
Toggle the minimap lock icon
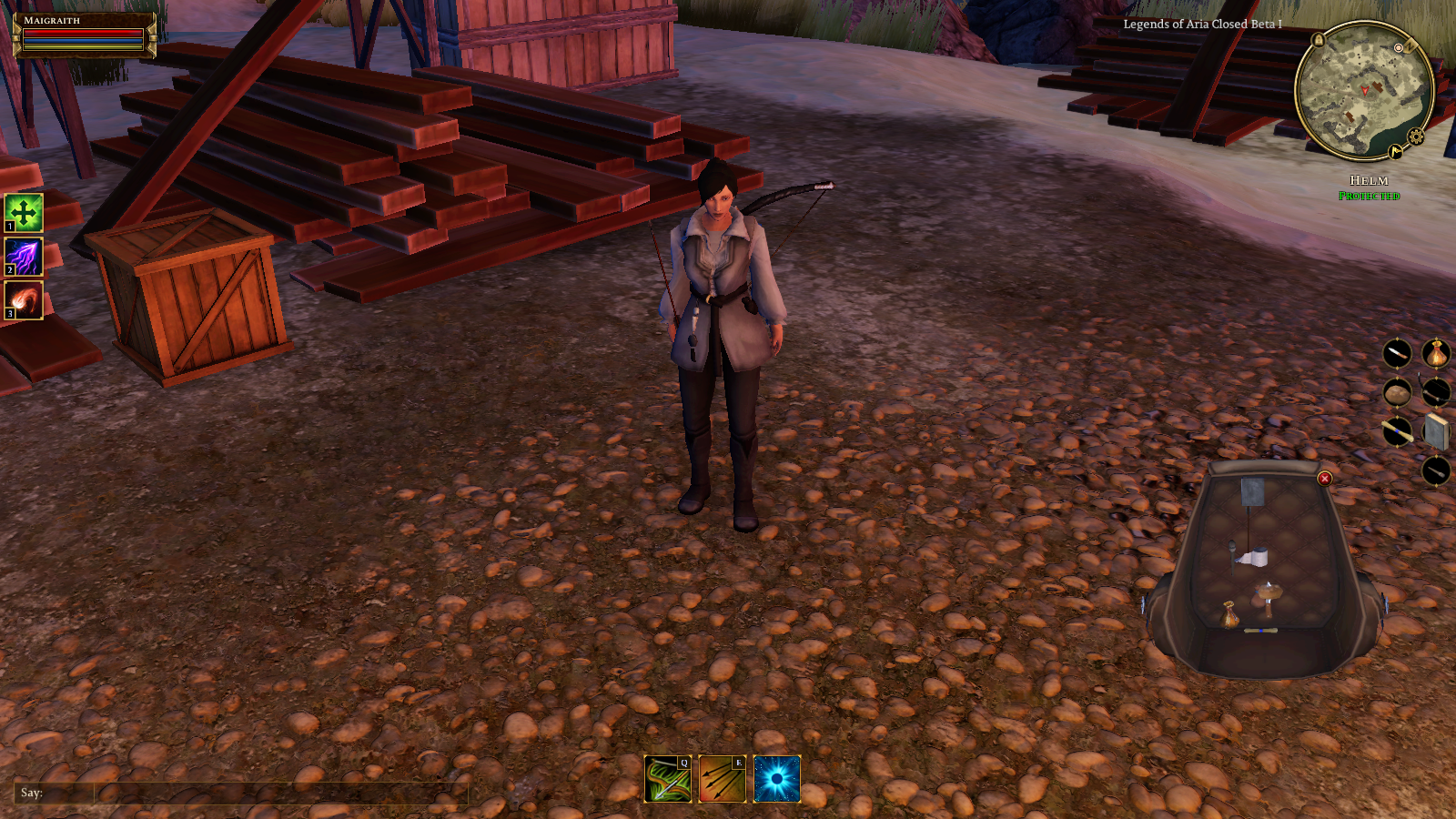(x=1318, y=40)
